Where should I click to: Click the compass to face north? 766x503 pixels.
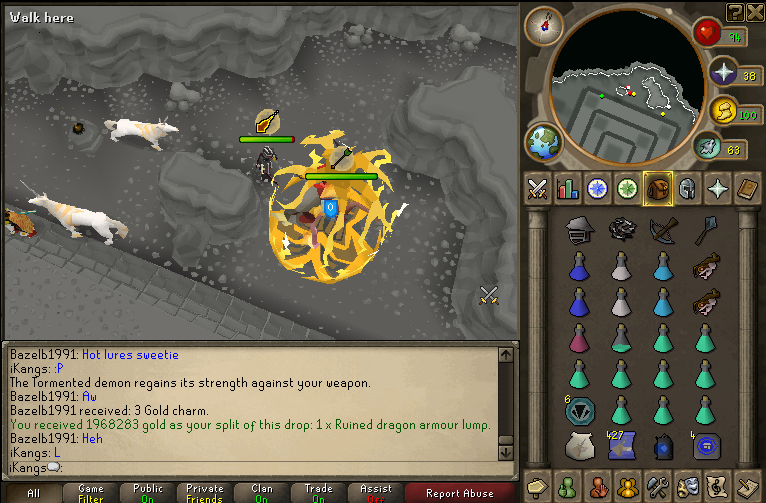544,26
